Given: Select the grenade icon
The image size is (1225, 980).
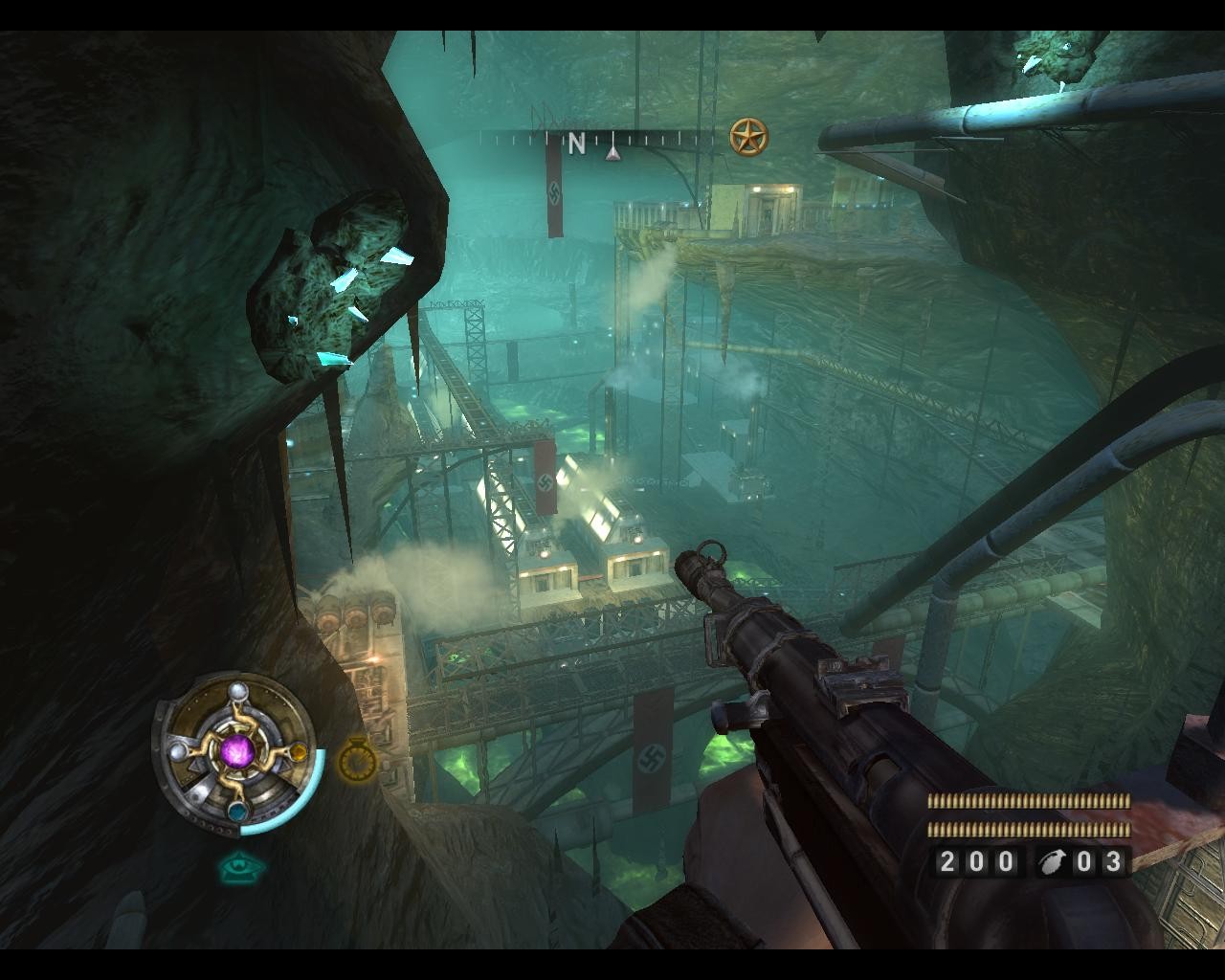Looking at the screenshot, I should (1052, 862).
